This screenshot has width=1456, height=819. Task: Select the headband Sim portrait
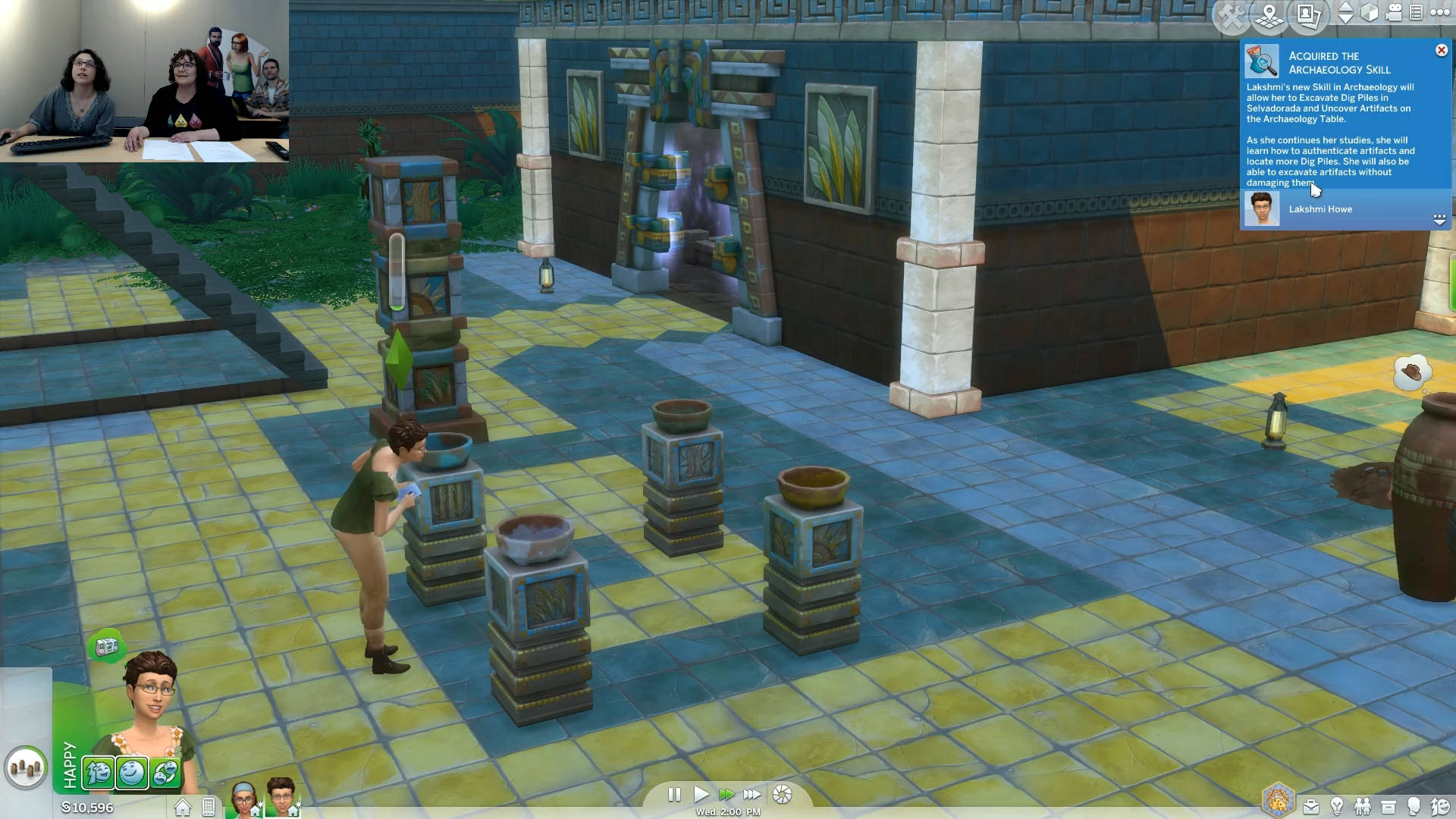[243, 799]
